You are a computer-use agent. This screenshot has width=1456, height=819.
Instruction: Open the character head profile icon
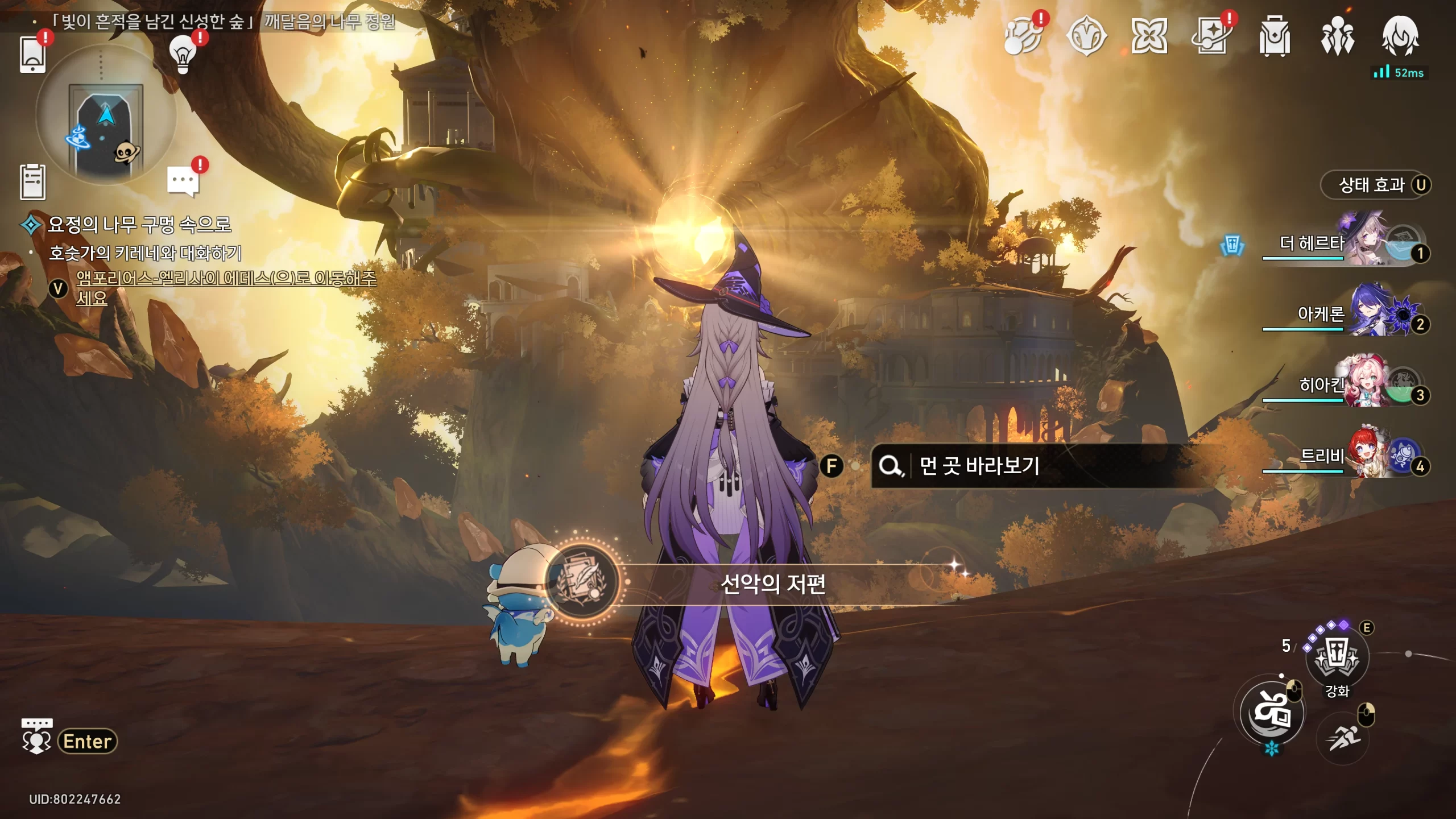point(1400,36)
